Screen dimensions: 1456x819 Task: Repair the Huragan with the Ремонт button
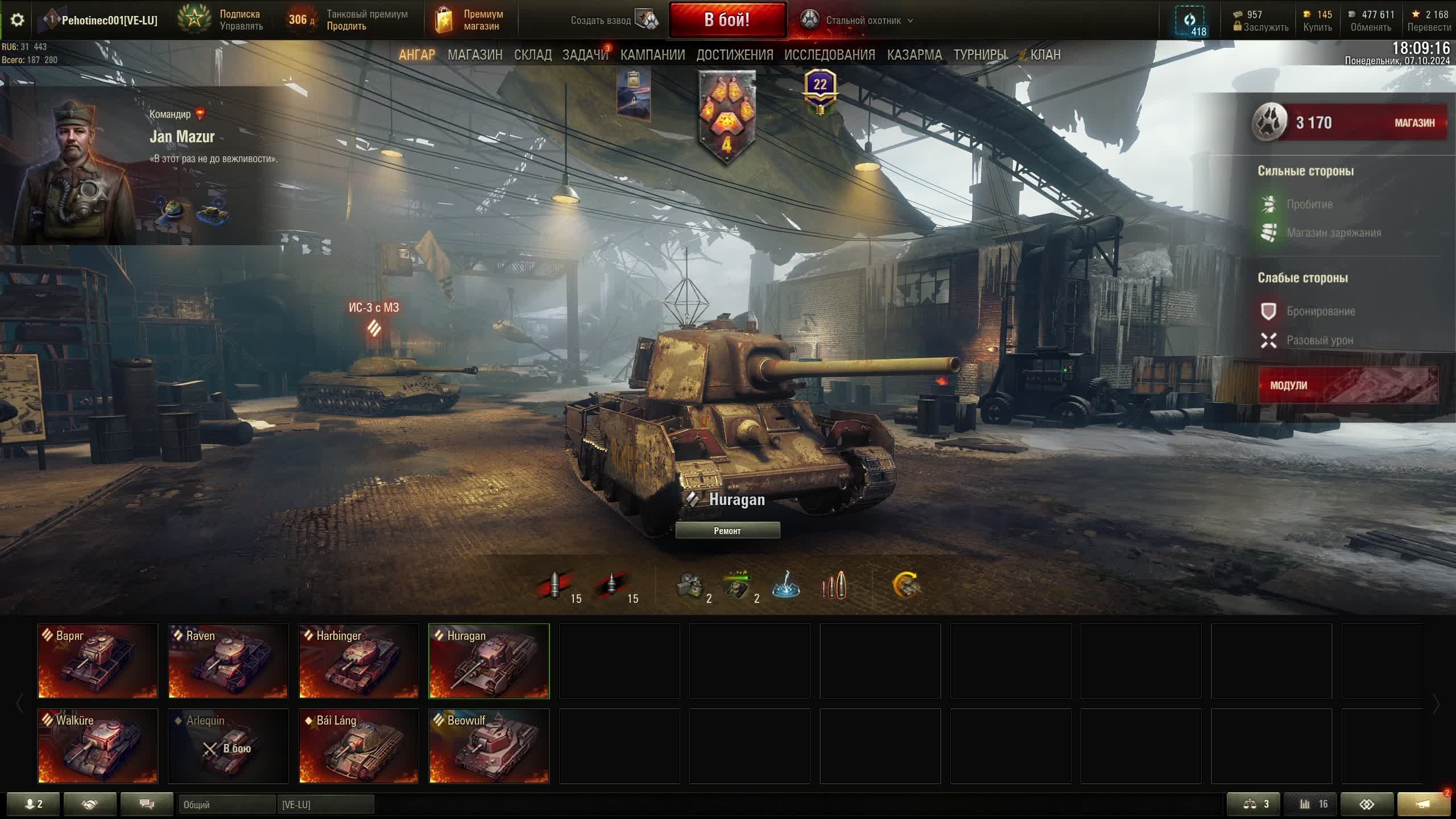pos(727,531)
